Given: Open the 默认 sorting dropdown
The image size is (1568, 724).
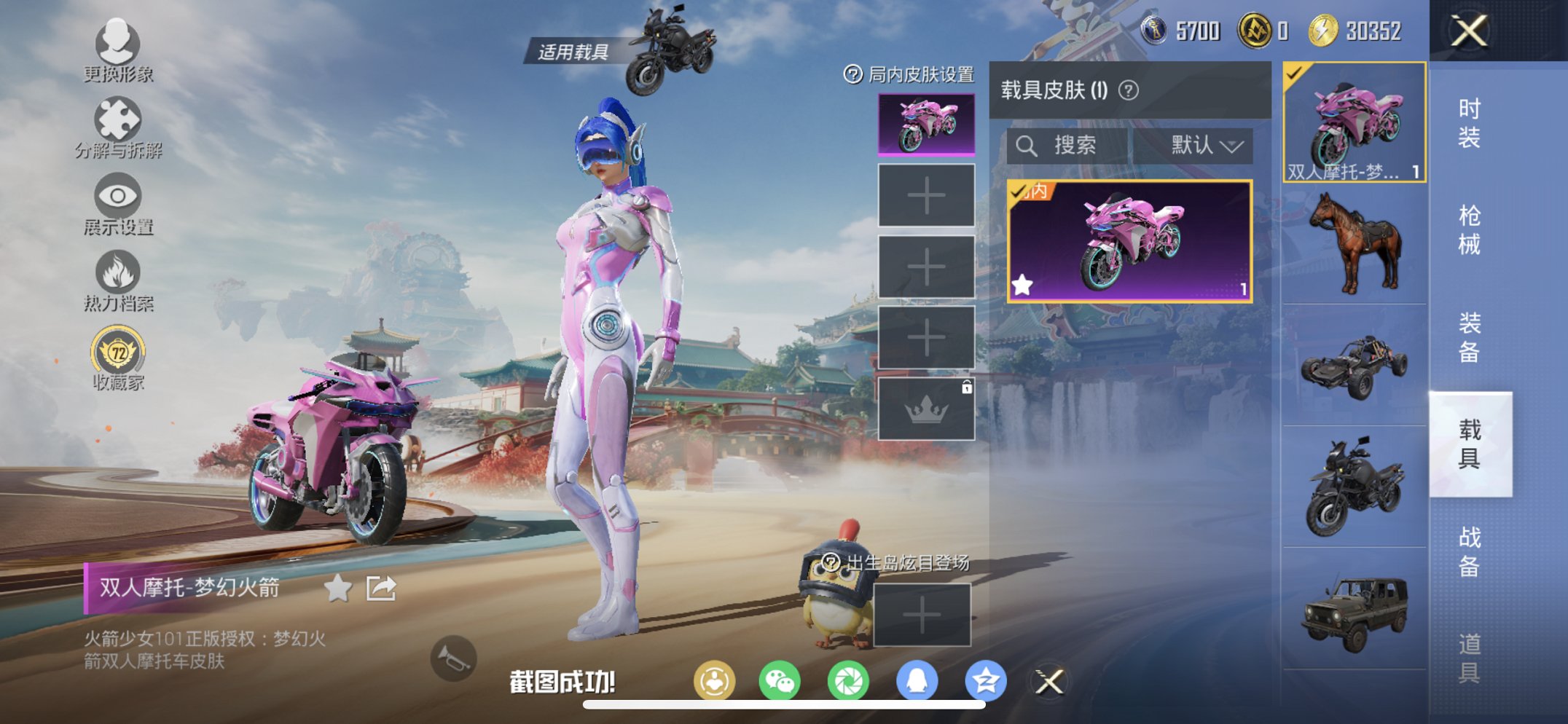Looking at the screenshot, I should [1205, 144].
